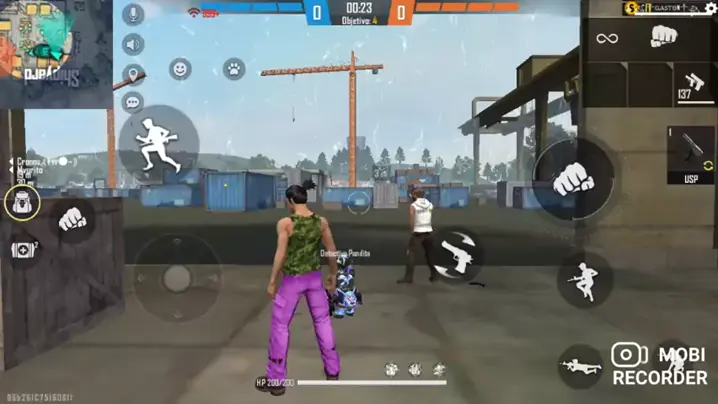
Task: Open the settings gear
Action: coord(710,8)
